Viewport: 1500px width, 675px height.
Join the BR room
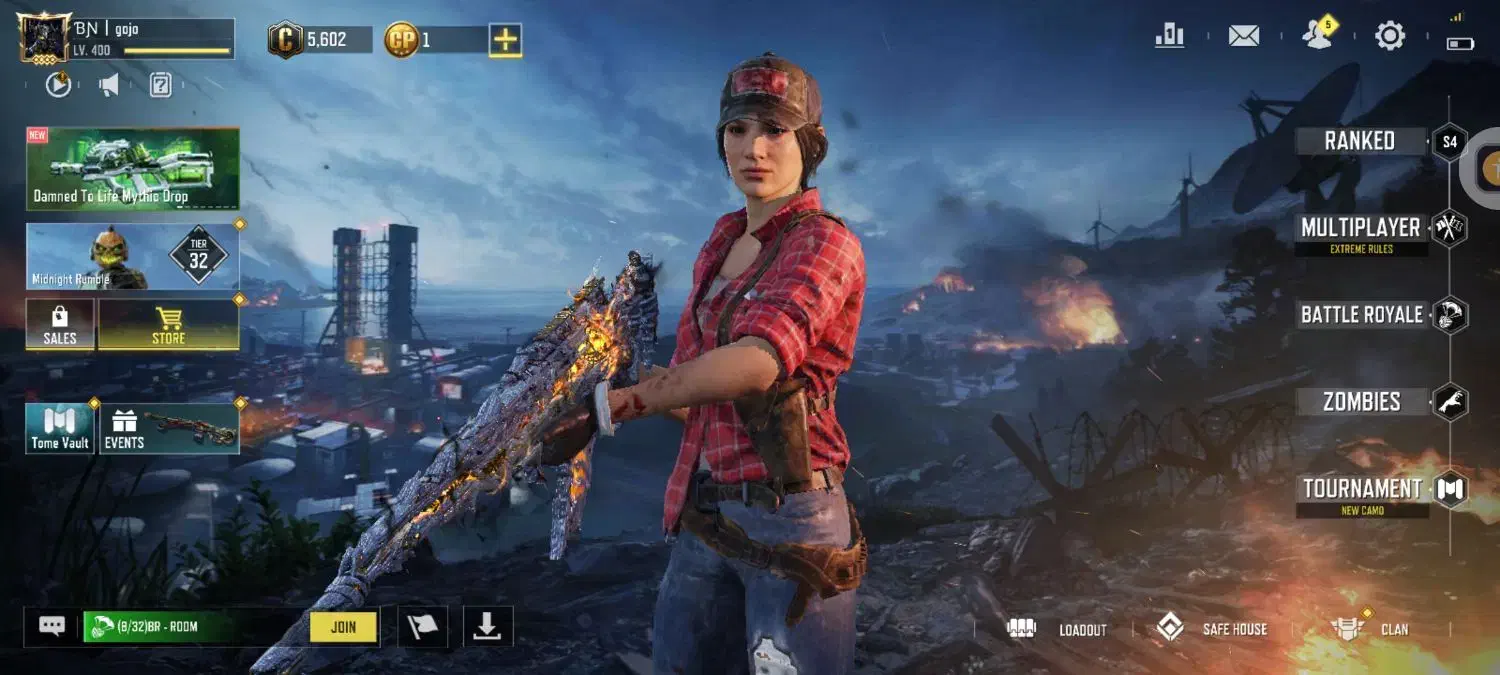(343, 627)
